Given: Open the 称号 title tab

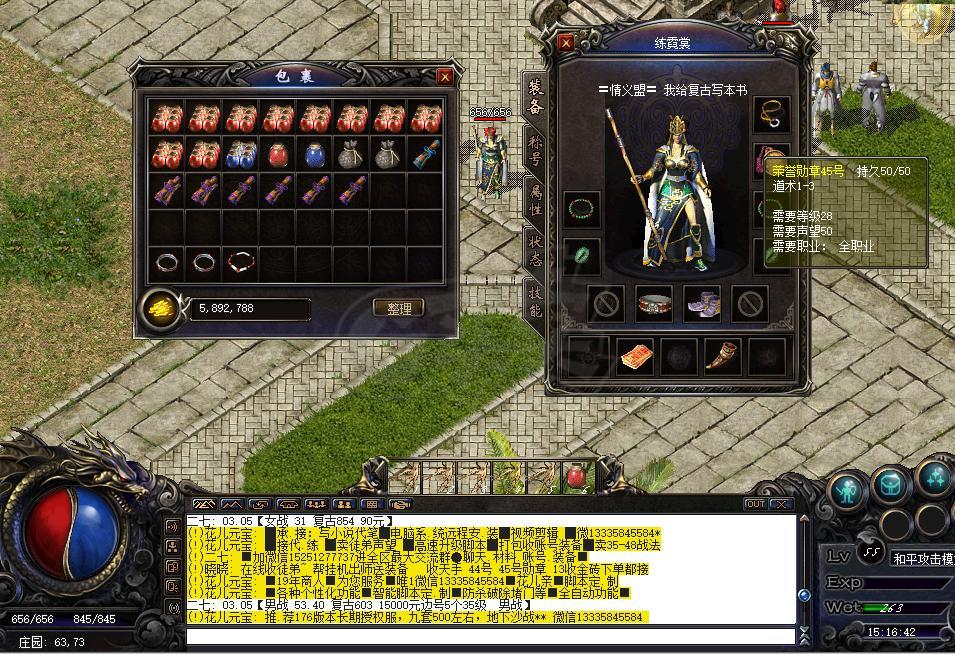Looking at the screenshot, I should point(535,150).
